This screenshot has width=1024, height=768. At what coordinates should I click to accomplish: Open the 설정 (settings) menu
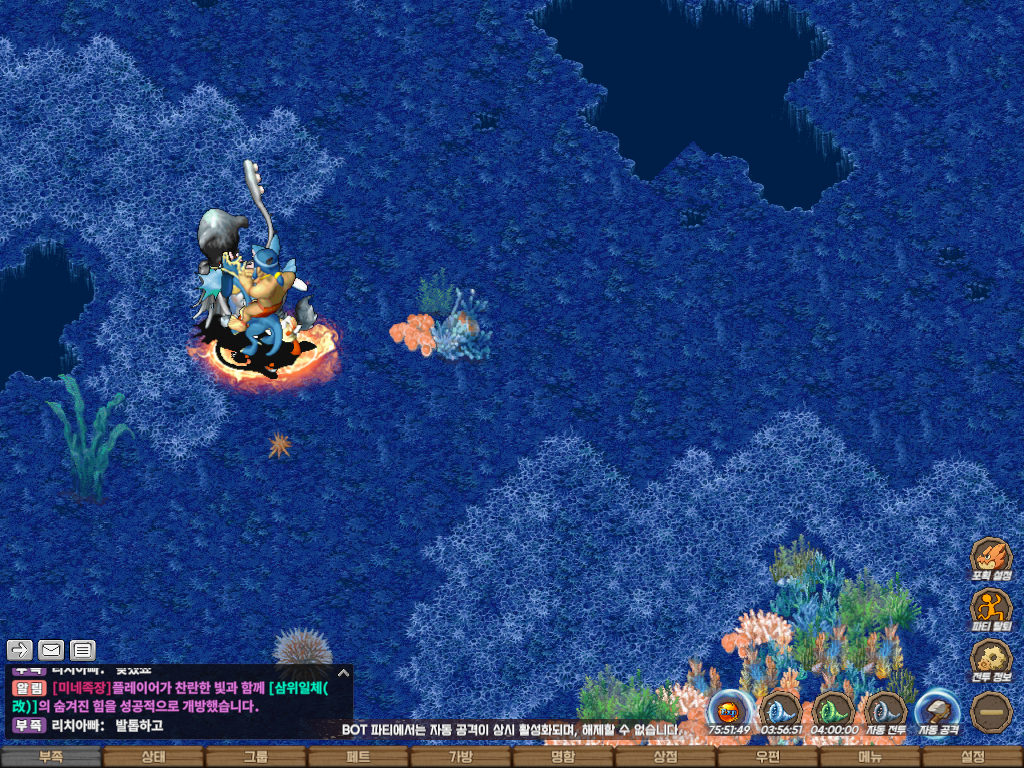(x=972, y=757)
